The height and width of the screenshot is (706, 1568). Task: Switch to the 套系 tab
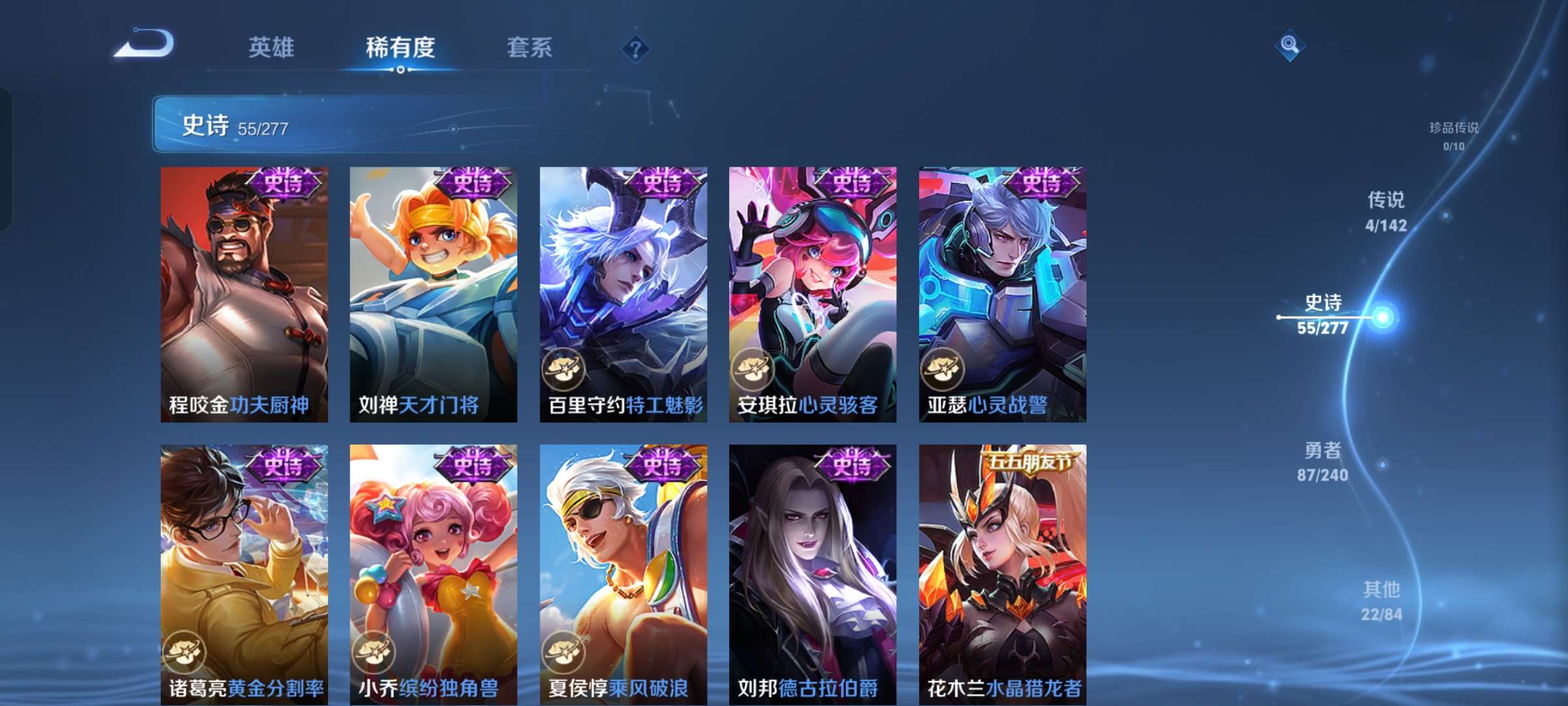[x=529, y=48]
